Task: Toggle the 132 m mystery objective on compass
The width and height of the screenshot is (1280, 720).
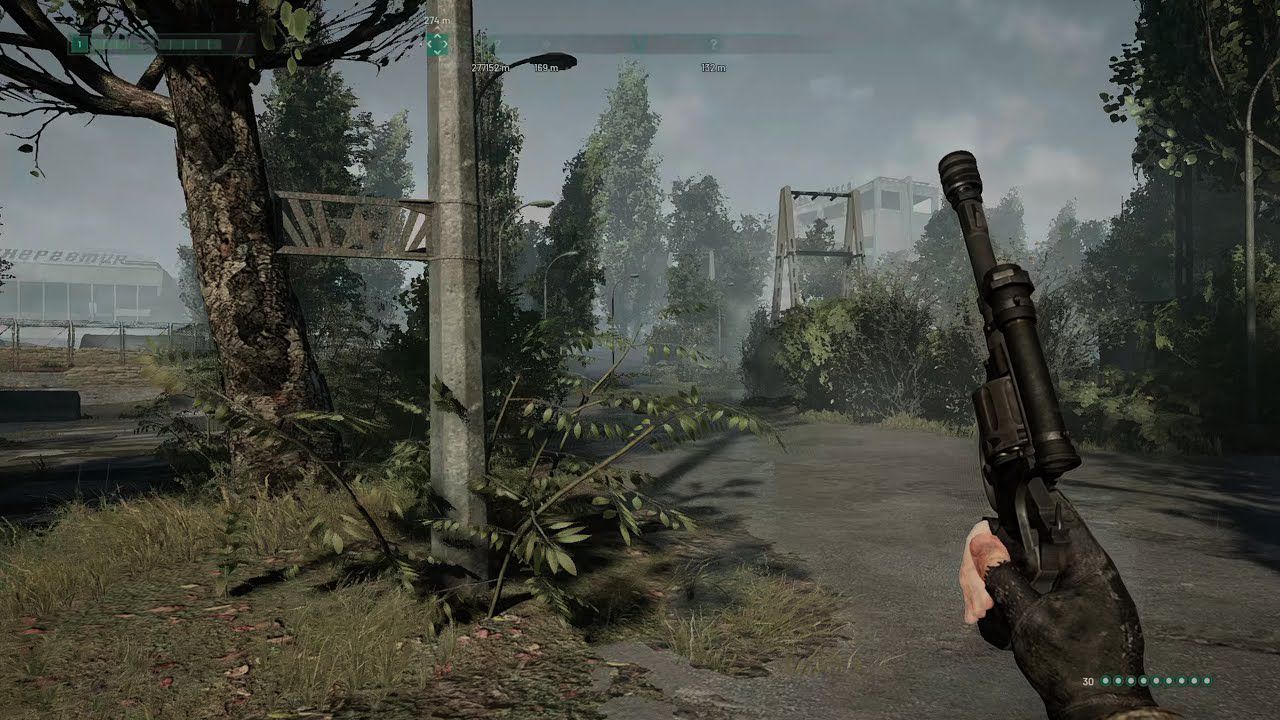Action: tap(714, 42)
